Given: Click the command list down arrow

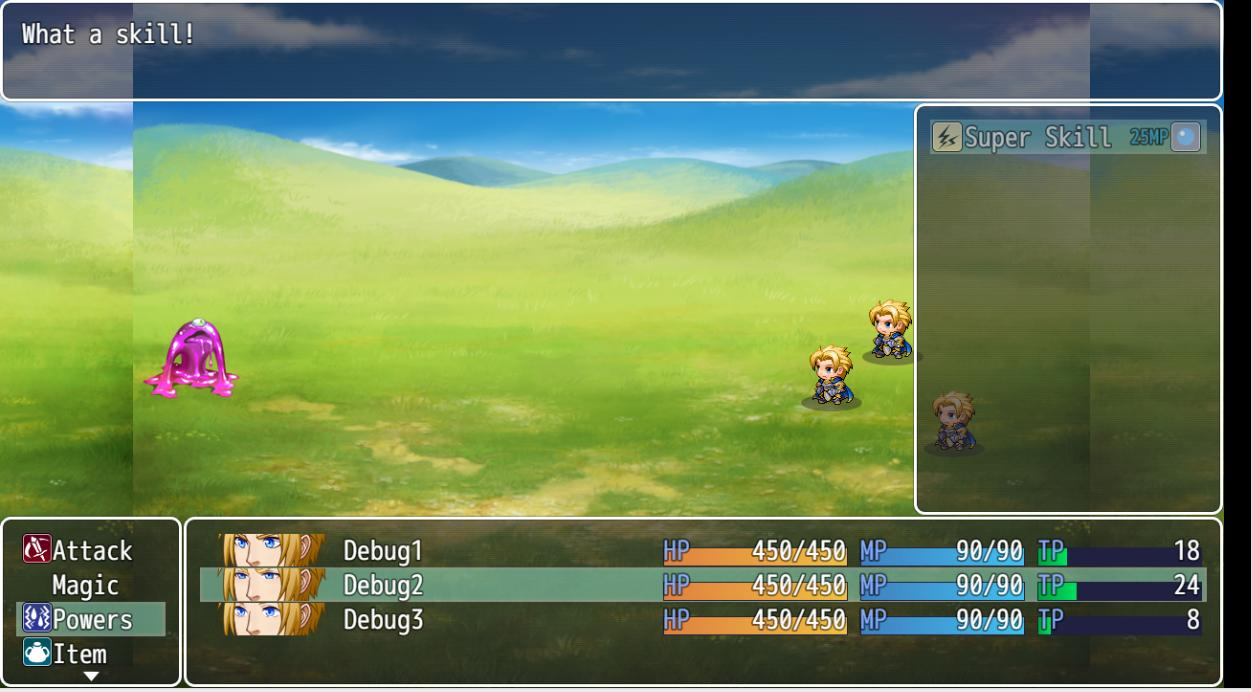Looking at the screenshot, I should click(x=91, y=677).
